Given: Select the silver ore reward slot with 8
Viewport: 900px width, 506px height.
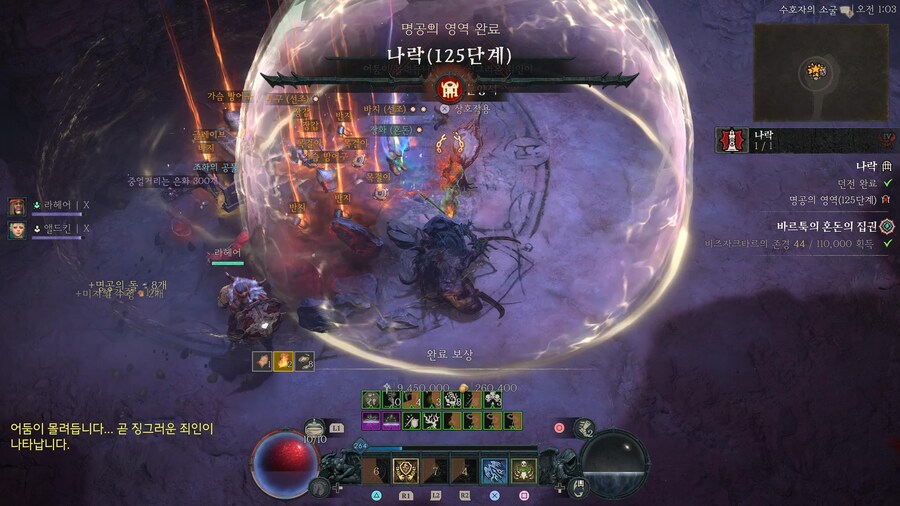Looking at the screenshot, I should coord(303,361).
